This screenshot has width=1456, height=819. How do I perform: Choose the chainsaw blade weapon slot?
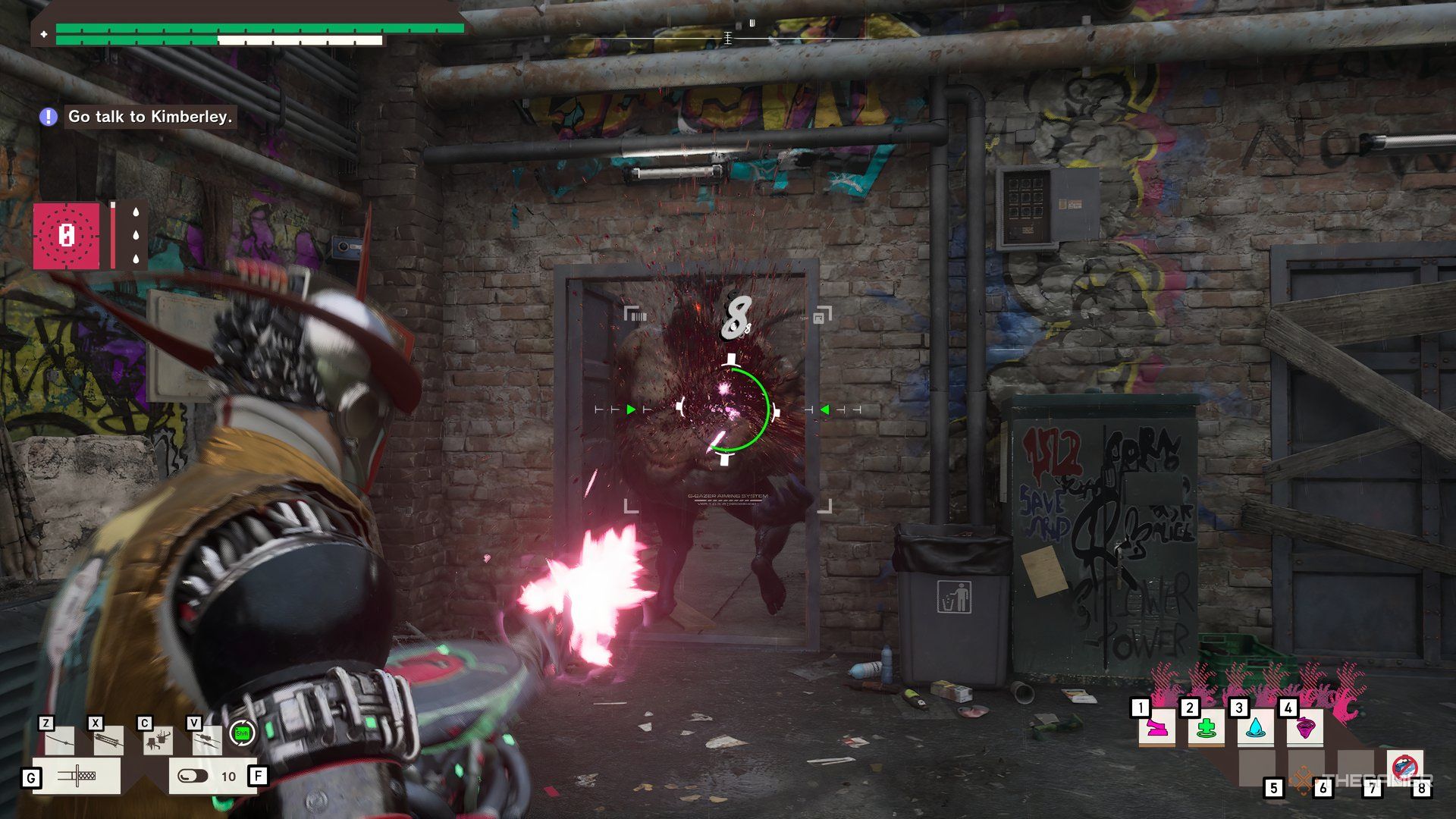[x=108, y=741]
